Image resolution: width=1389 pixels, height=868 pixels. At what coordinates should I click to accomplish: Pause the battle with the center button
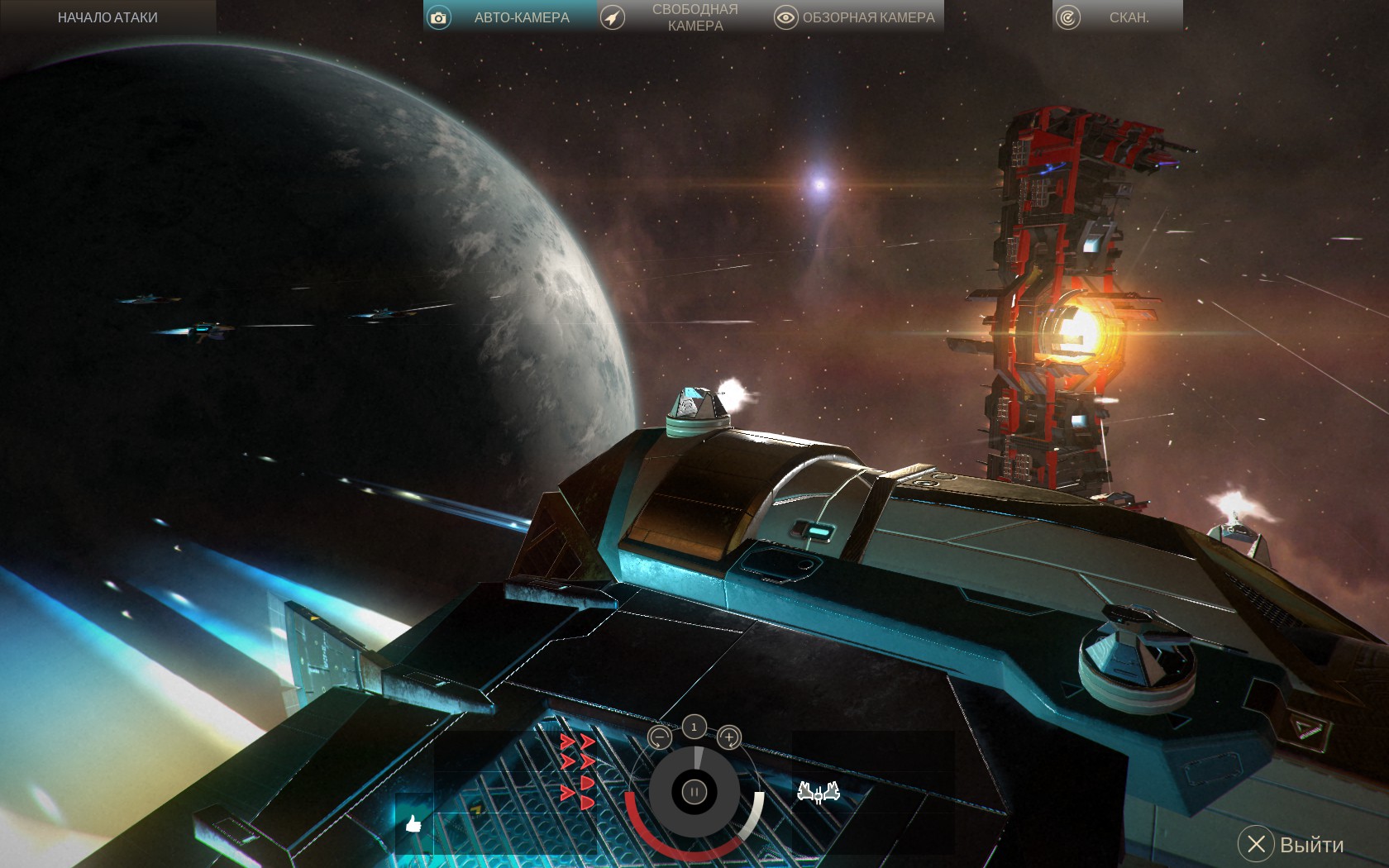[694, 792]
